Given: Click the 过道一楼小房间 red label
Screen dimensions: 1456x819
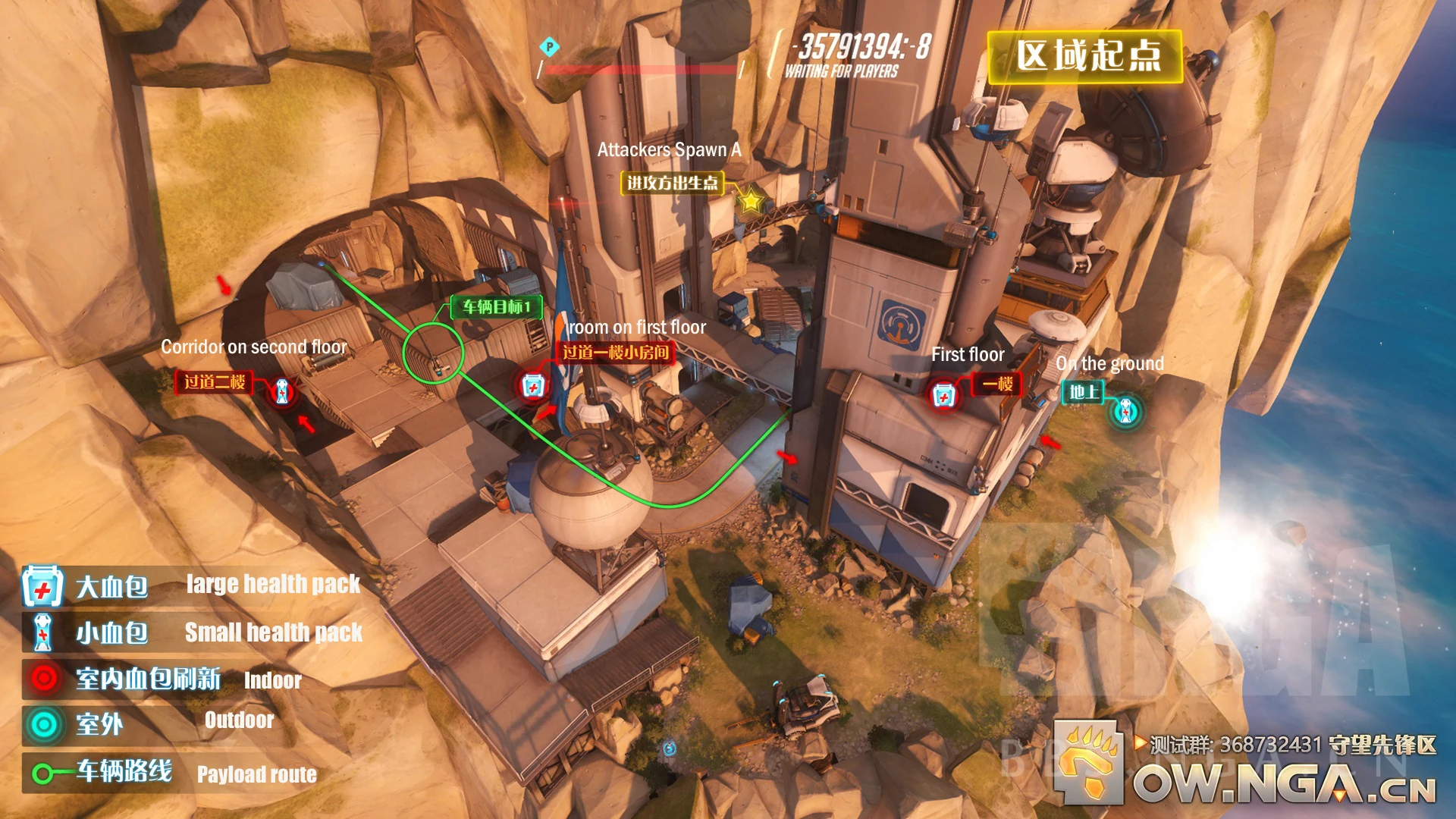Looking at the screenshot, I should [614, 353].
